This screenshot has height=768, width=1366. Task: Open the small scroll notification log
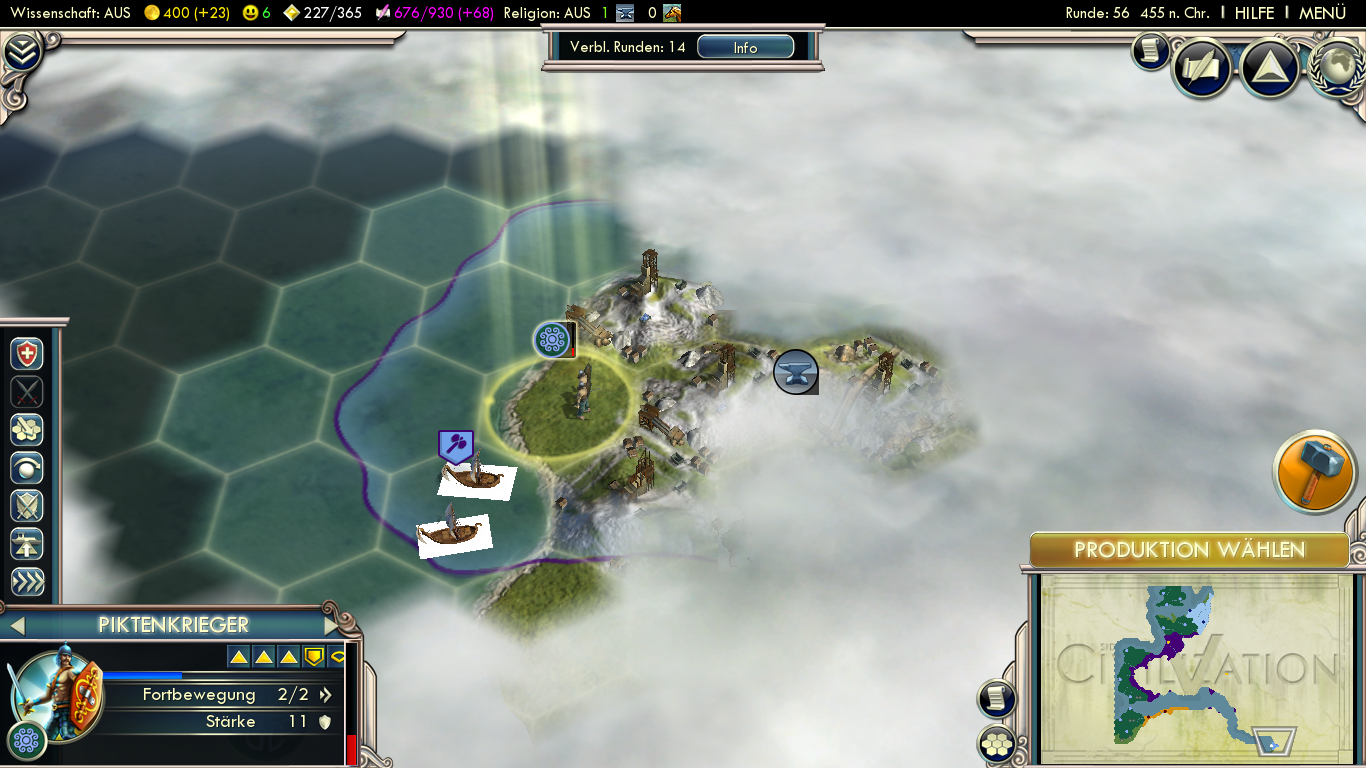1151,51
